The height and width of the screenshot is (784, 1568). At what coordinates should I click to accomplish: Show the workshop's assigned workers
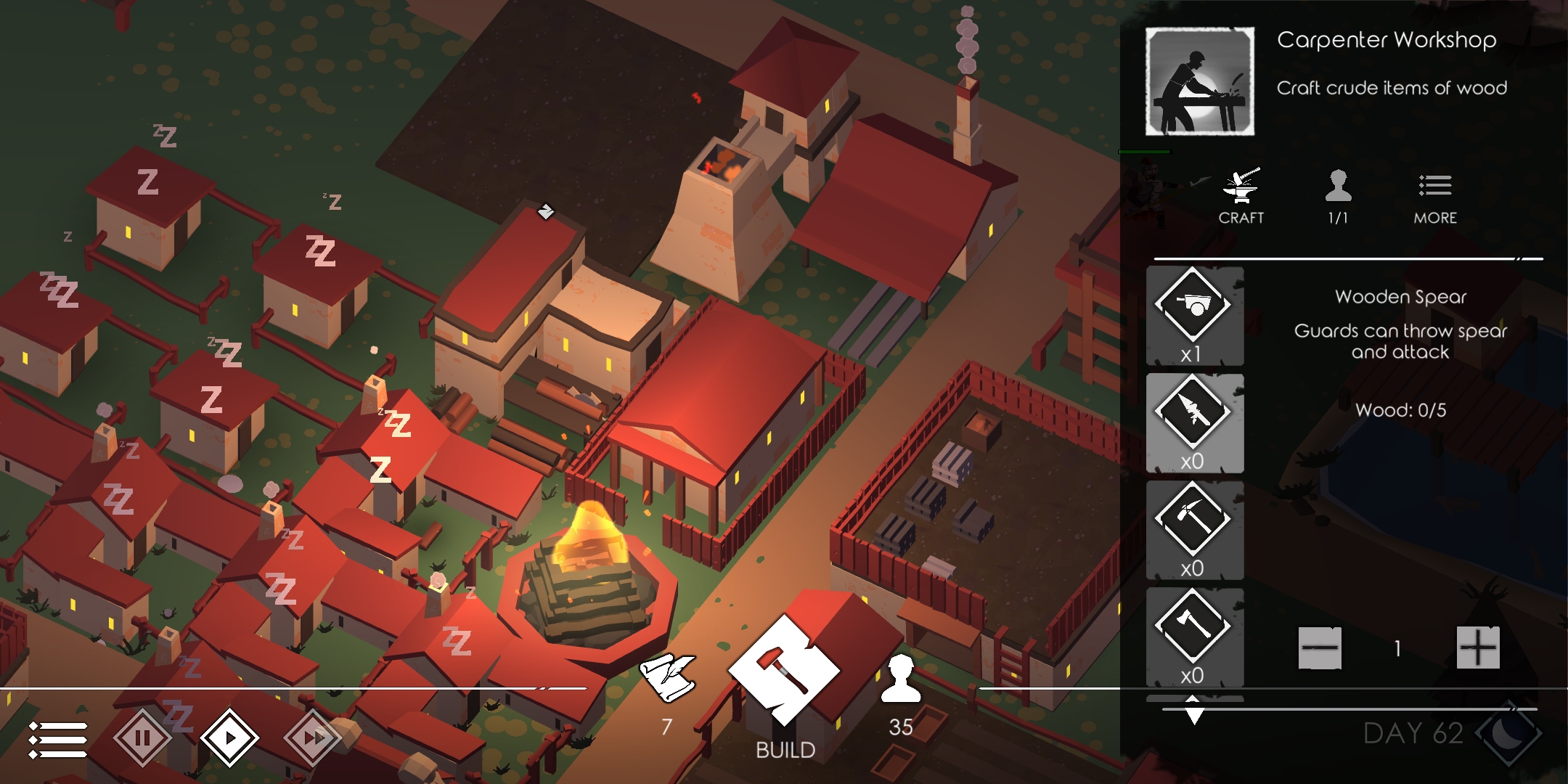click(x=1337, y=196)
